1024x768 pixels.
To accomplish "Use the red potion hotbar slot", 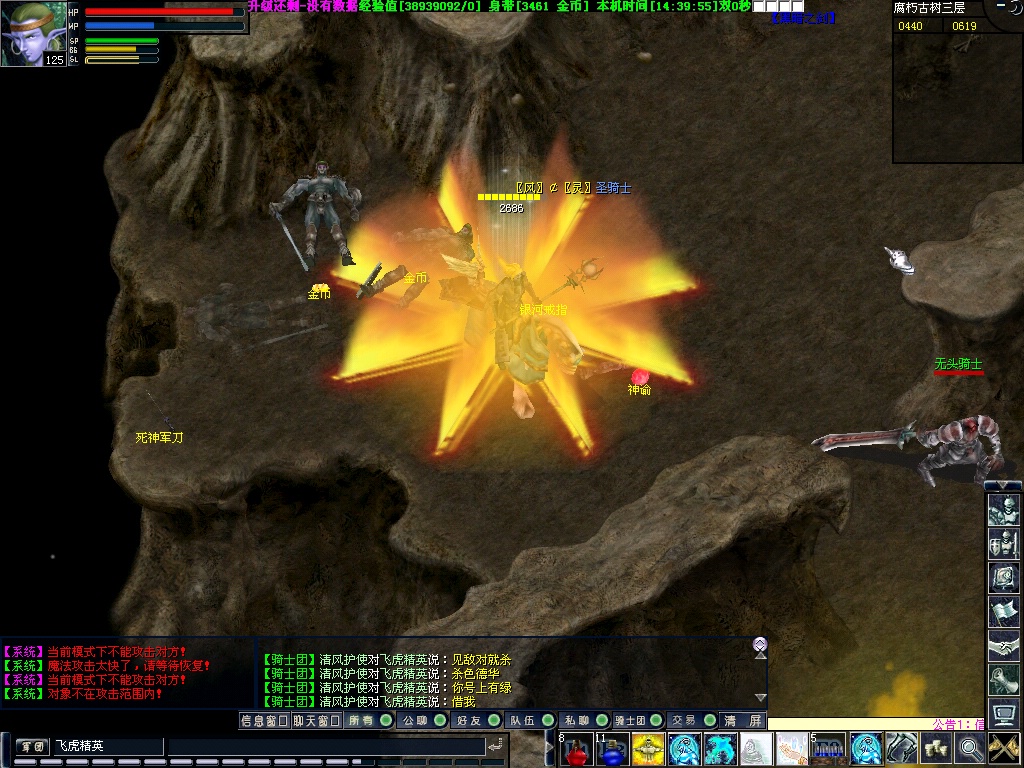I will click(x=576, y=749).
